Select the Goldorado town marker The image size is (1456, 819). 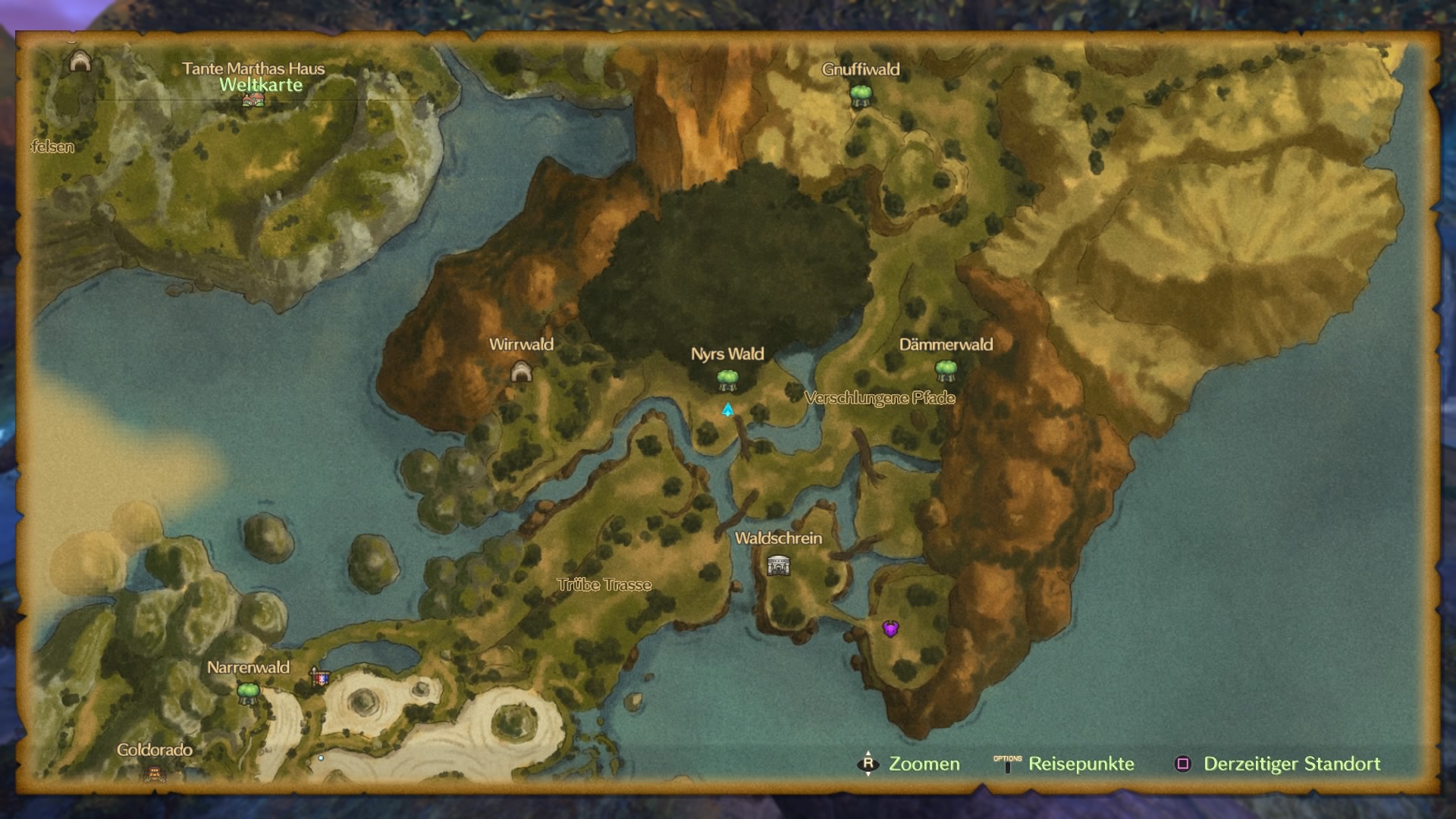pyautogui.click(x=155, y=773)
